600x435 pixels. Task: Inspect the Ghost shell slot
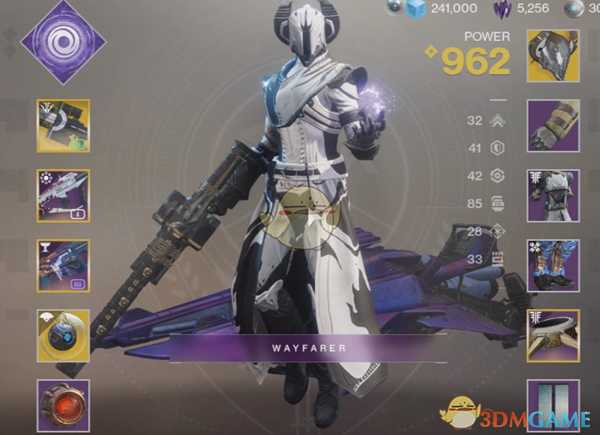coord(63,335)
